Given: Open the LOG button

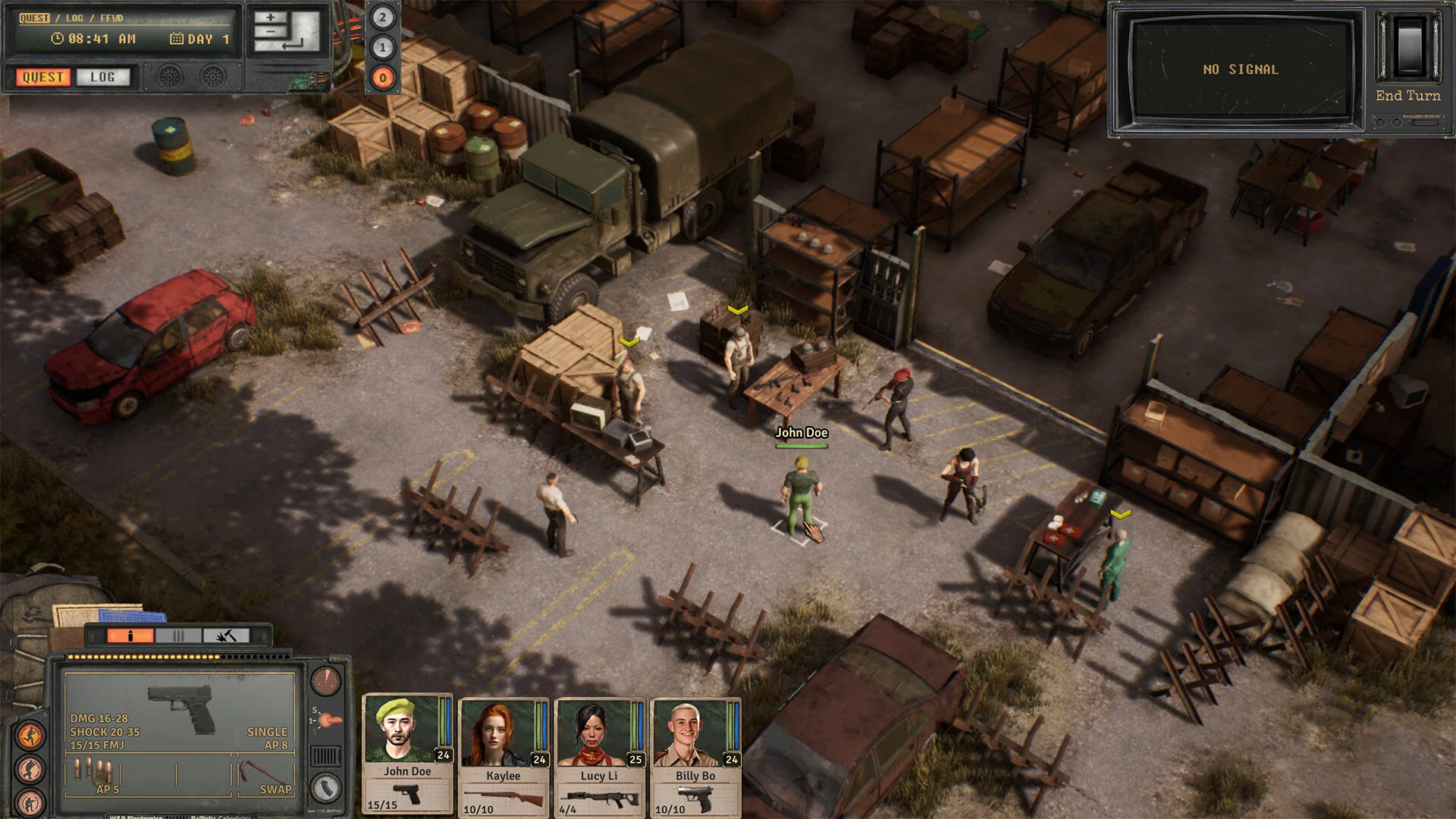Looking at the screenshot, I should pos(103,77).
